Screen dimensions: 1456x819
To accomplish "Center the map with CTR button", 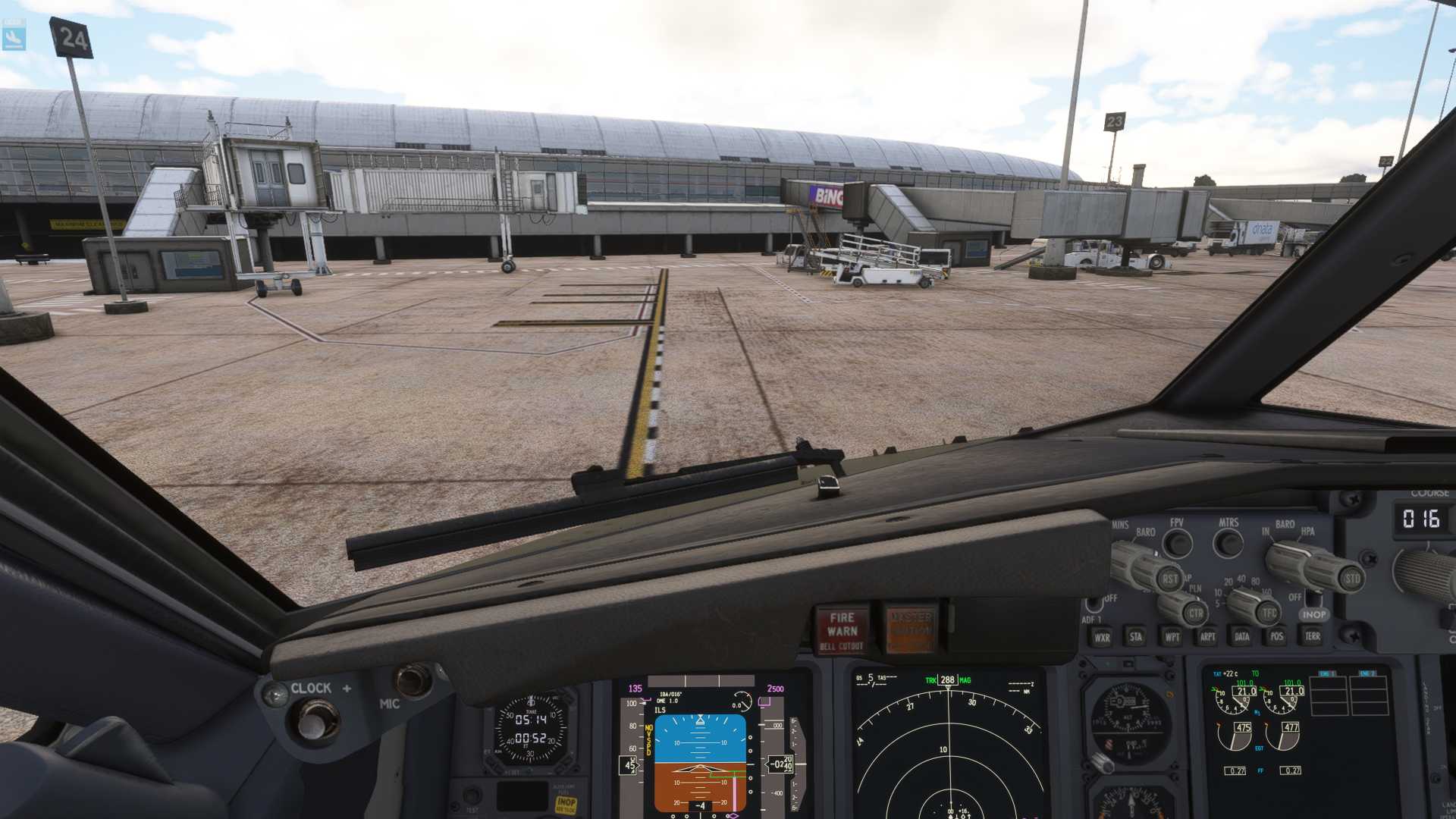I will 1196,613.
